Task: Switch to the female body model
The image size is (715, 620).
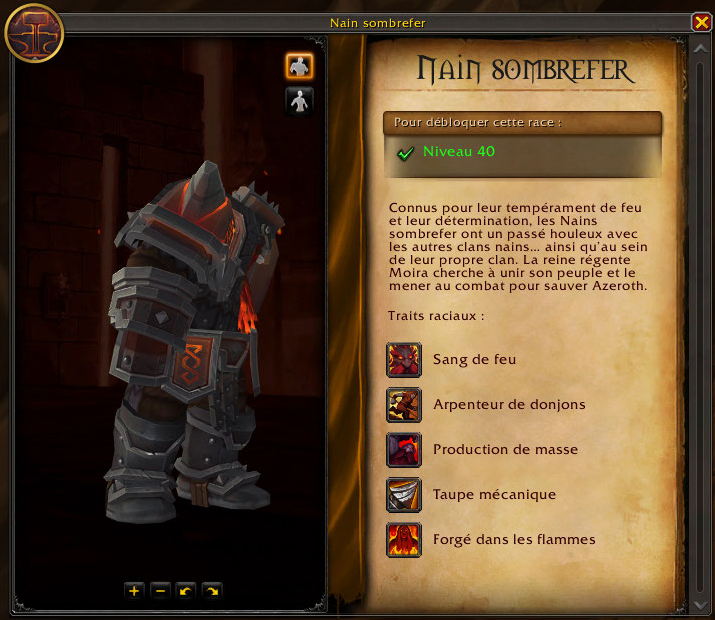Action: pos(299,100)
